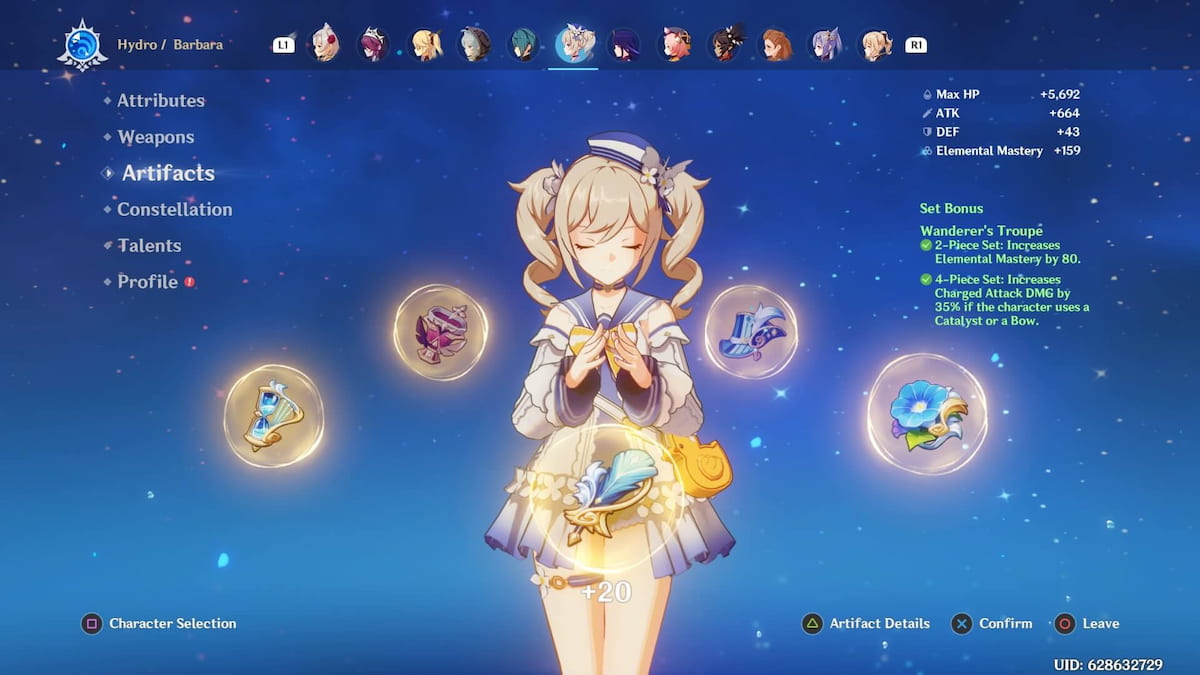Select the lavender twin-bun haired character portrait

[824, 44]
